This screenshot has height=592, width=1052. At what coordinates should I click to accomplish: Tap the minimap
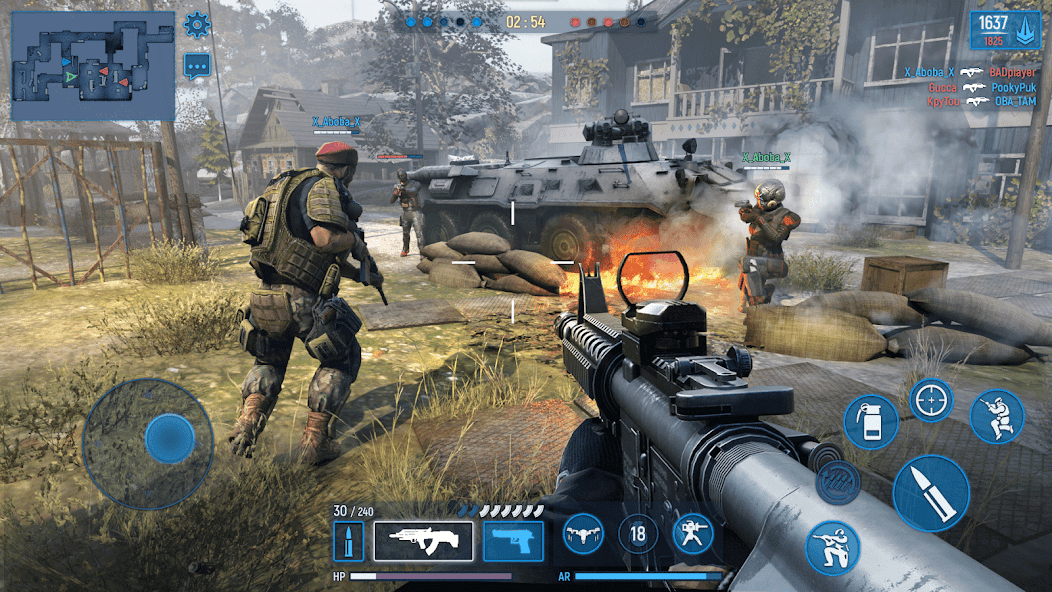[93, 66]
